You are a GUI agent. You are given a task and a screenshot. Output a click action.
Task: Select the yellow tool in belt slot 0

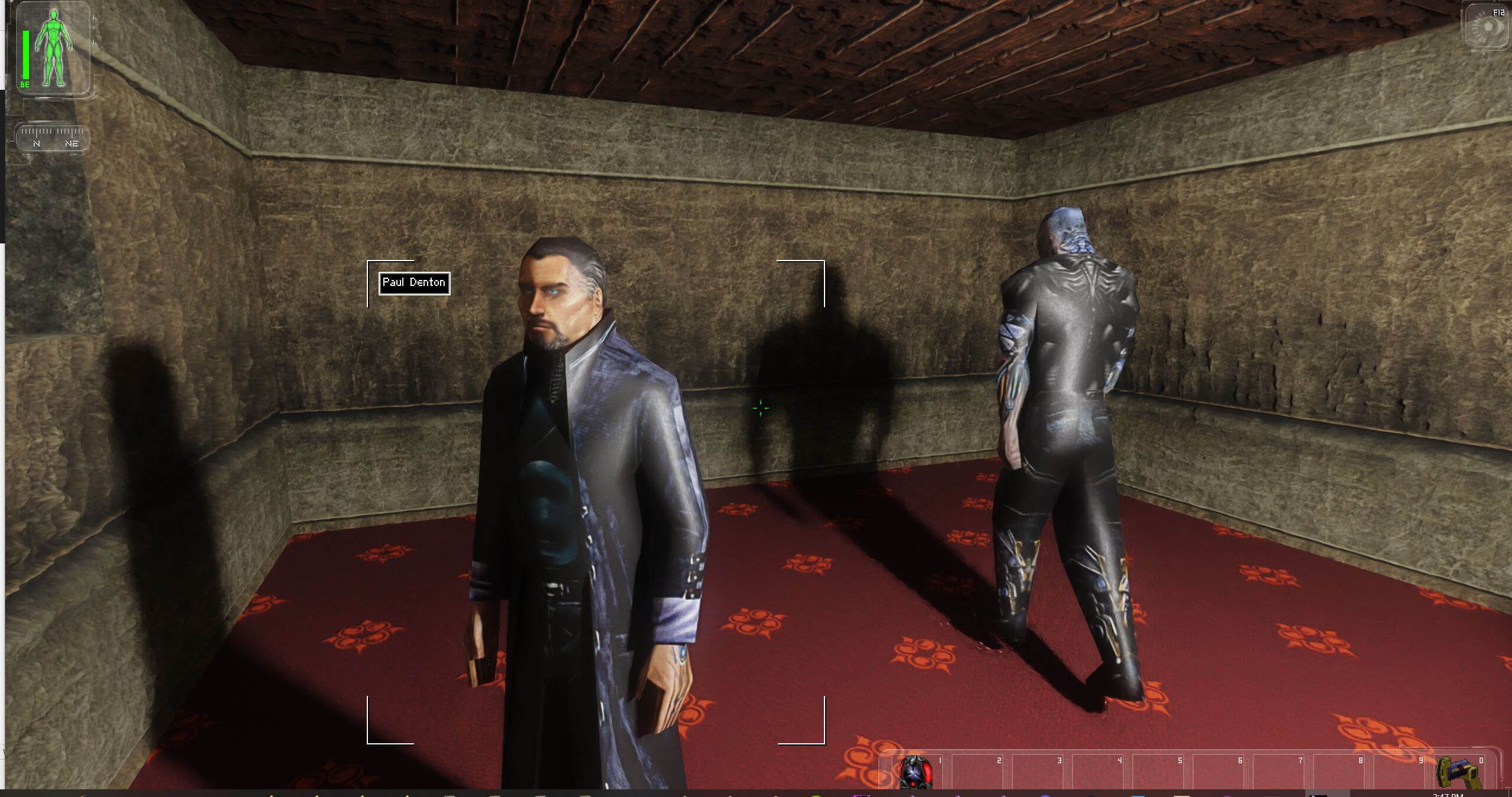tap(1455, 773)
